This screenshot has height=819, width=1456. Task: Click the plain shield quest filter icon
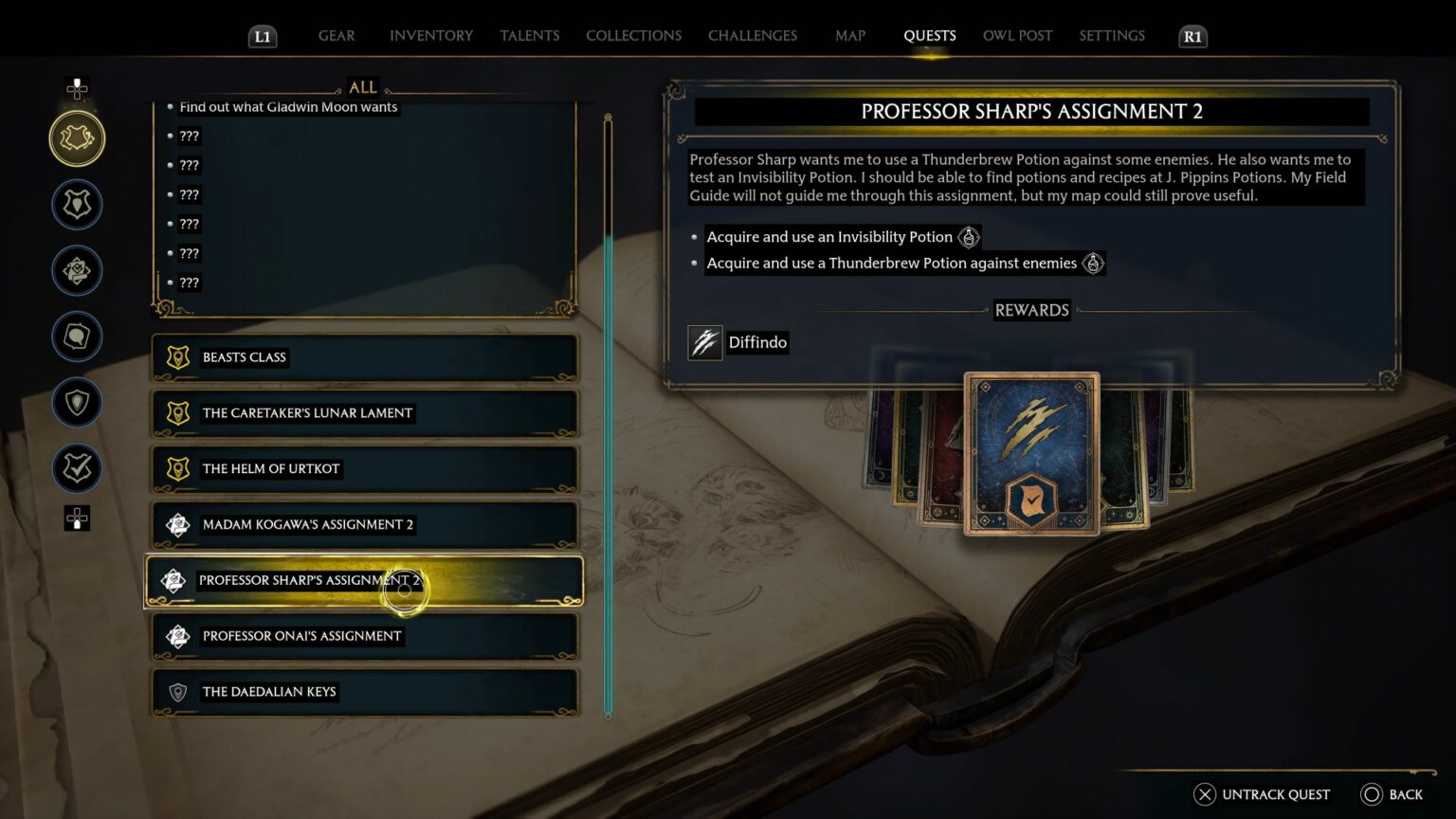[x=77, y=403]
